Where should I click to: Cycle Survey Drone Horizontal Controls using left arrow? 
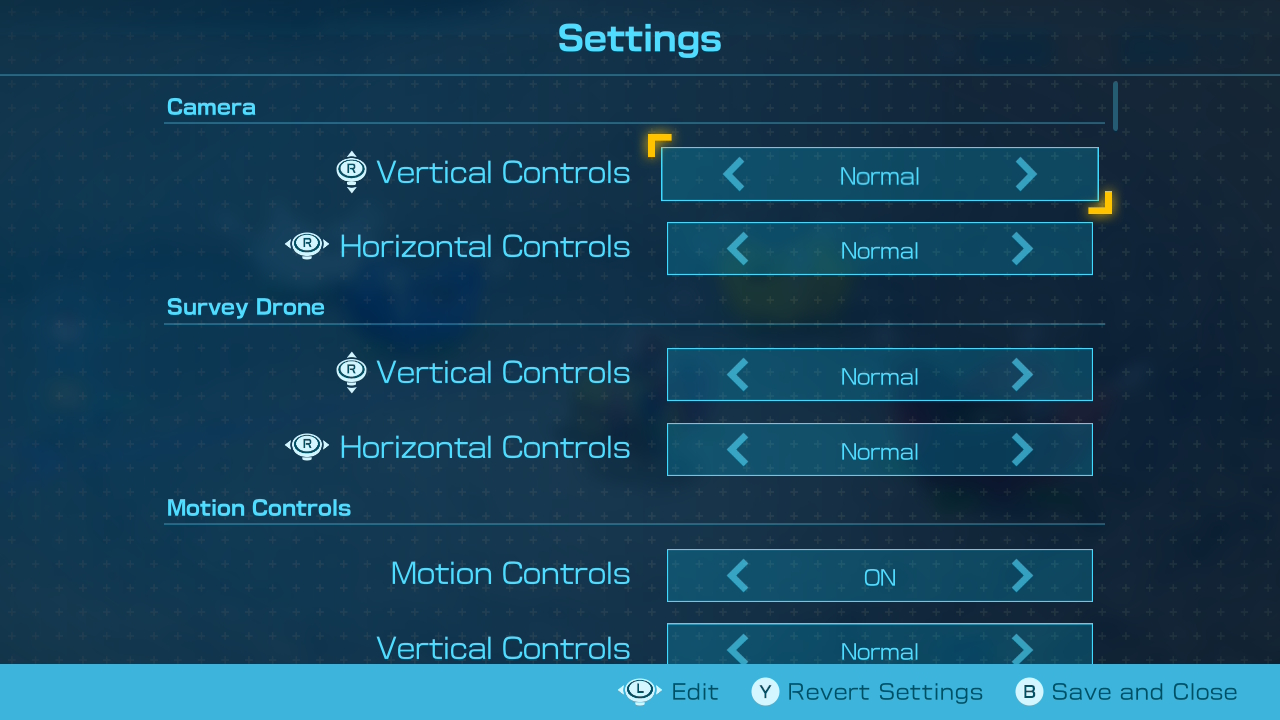[738, 450]
